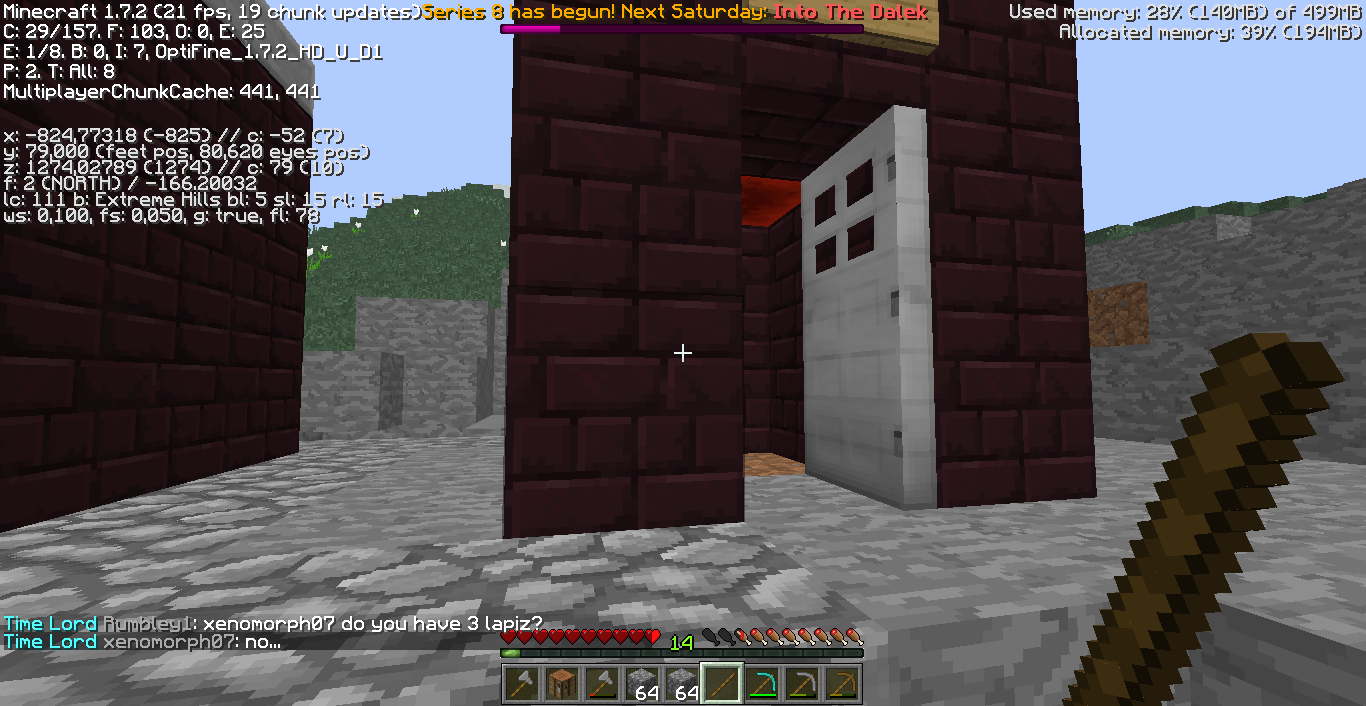Switch to the gray-headed pickaxe slot
Image resolution: width=1366 pixels, height=706 pixels.
click(x=801, y=684)
